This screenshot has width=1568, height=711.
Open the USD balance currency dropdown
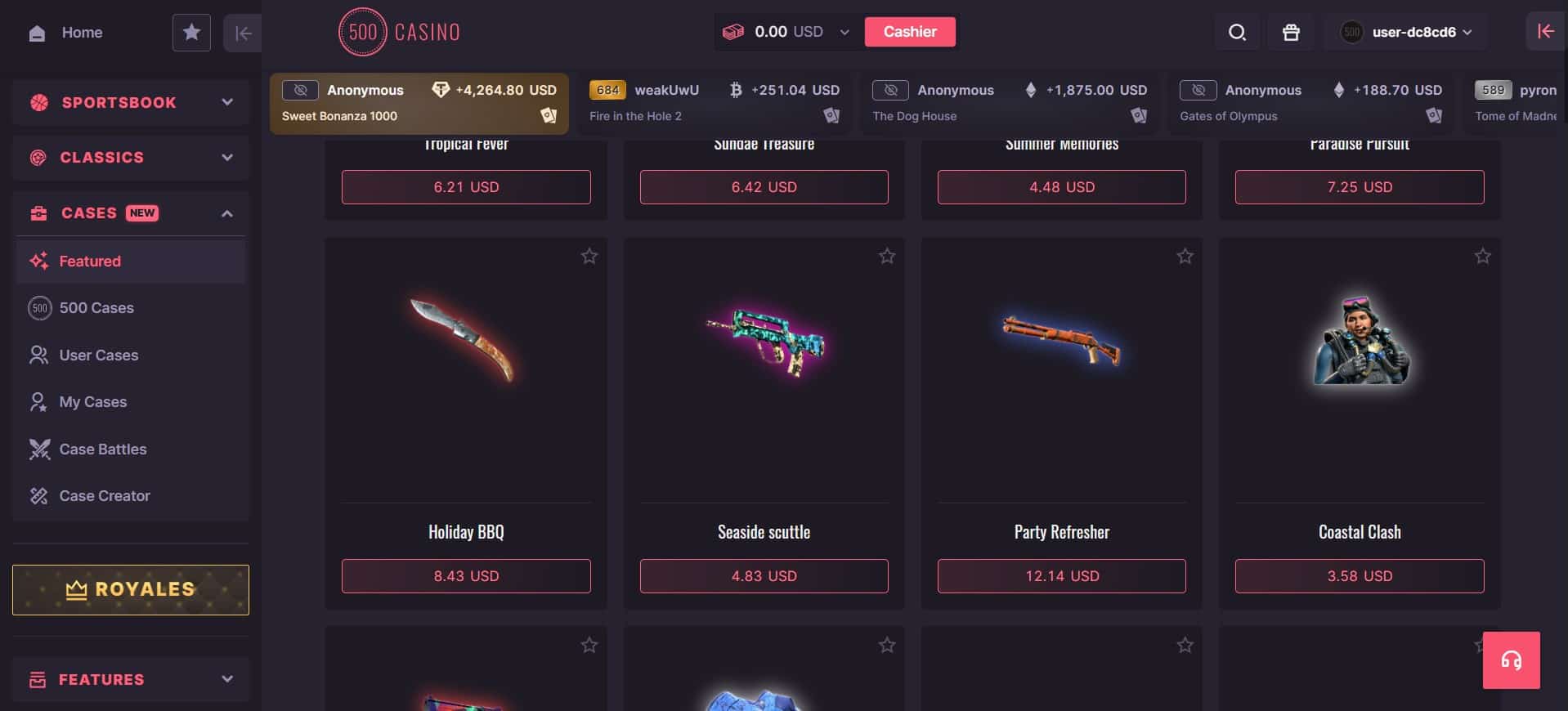pyautogui.click(x=844, y=33)
